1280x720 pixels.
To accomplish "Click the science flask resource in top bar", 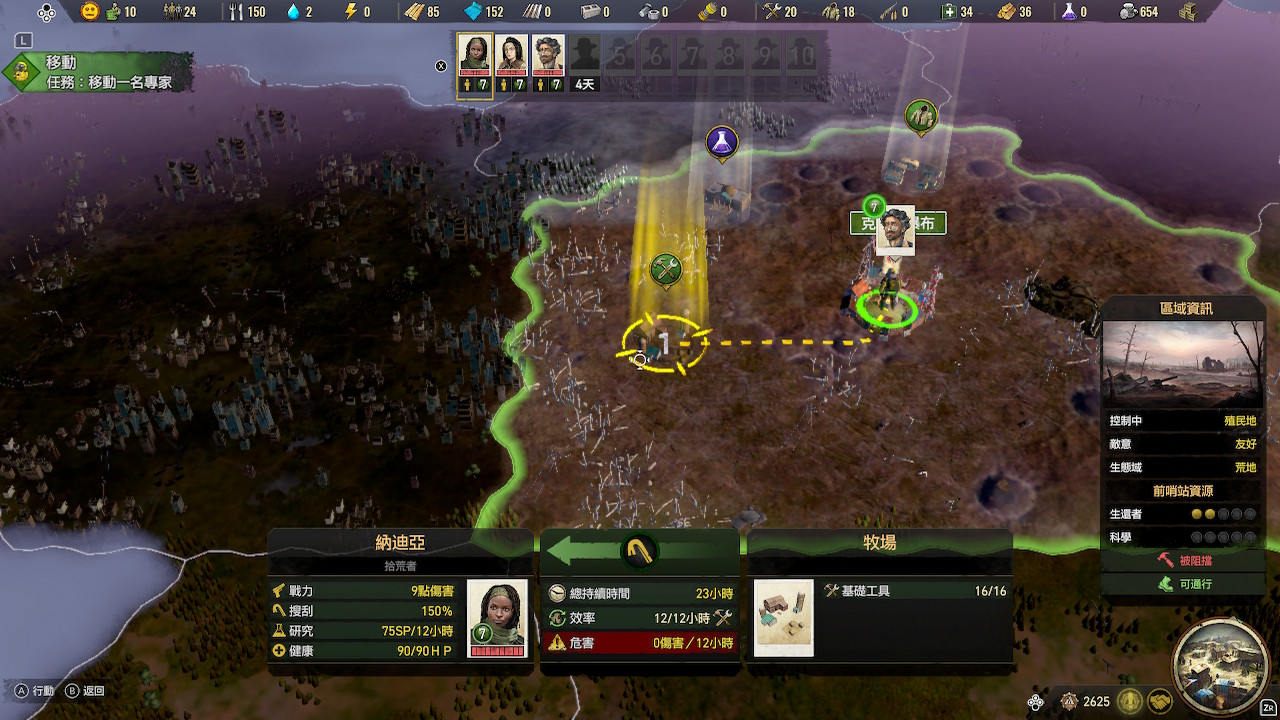I will [x=1069, y=12].
